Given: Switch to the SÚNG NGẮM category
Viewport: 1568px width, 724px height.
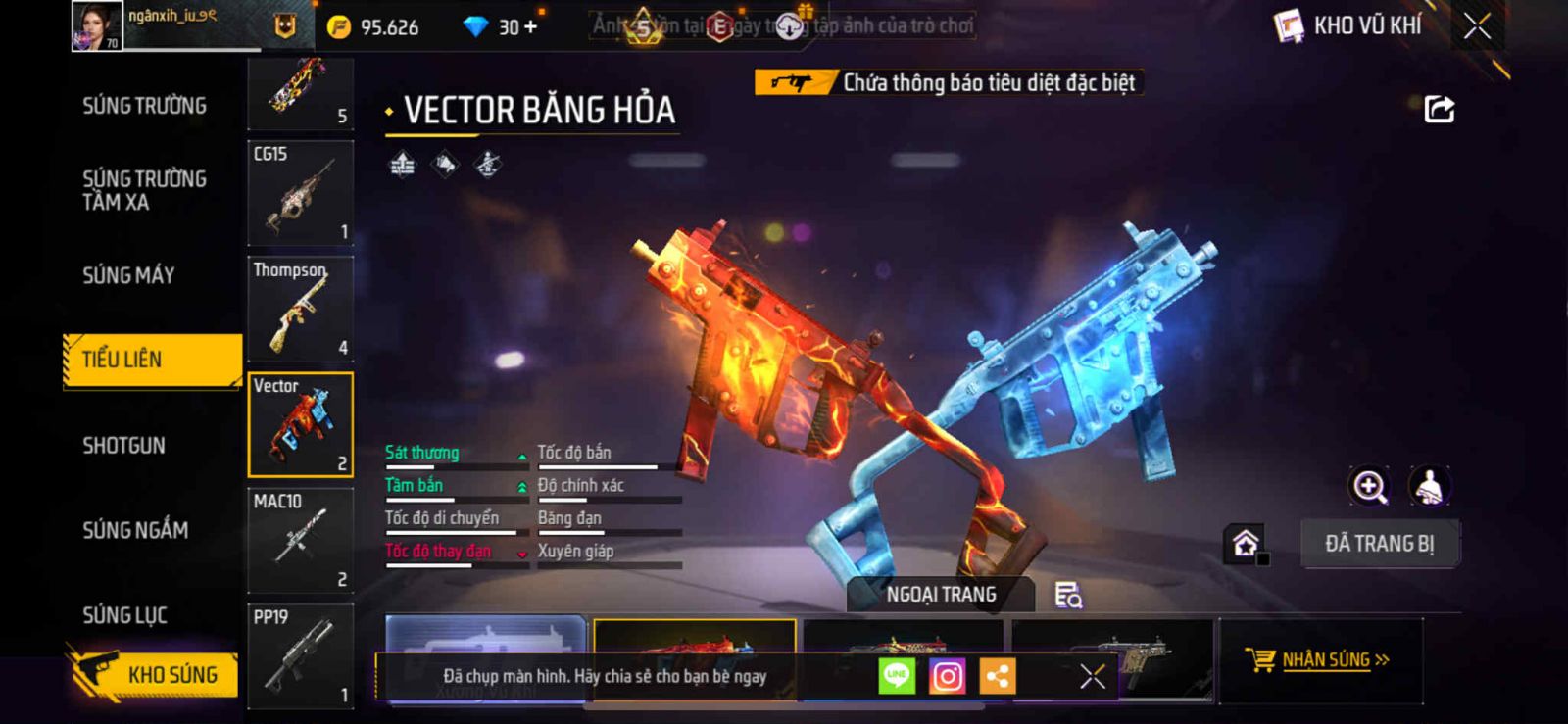Looking at the screenshot, I should (135, 530).
